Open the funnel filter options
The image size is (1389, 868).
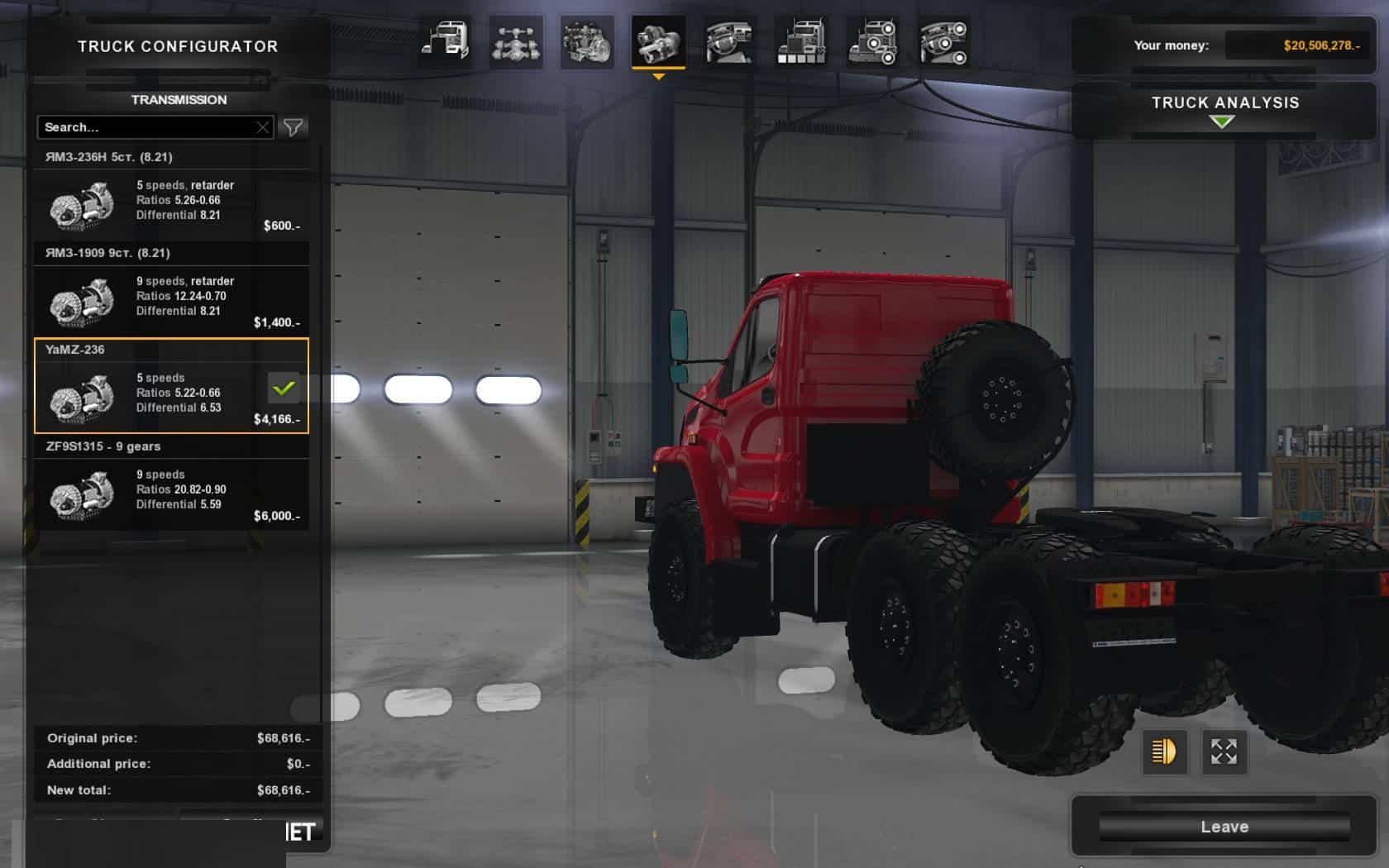click(x=294, y=127)
